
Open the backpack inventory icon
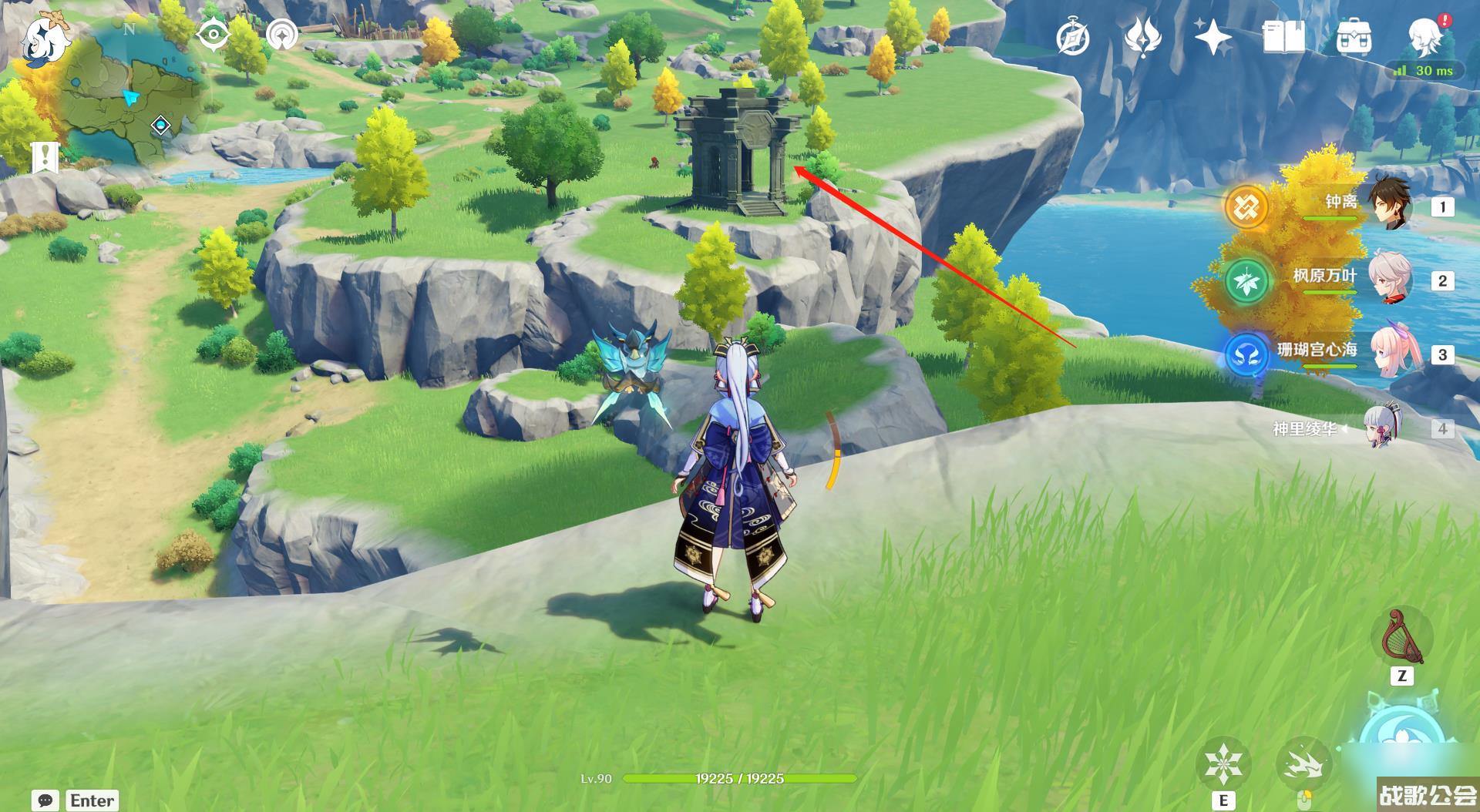[x=1354, y=37]
